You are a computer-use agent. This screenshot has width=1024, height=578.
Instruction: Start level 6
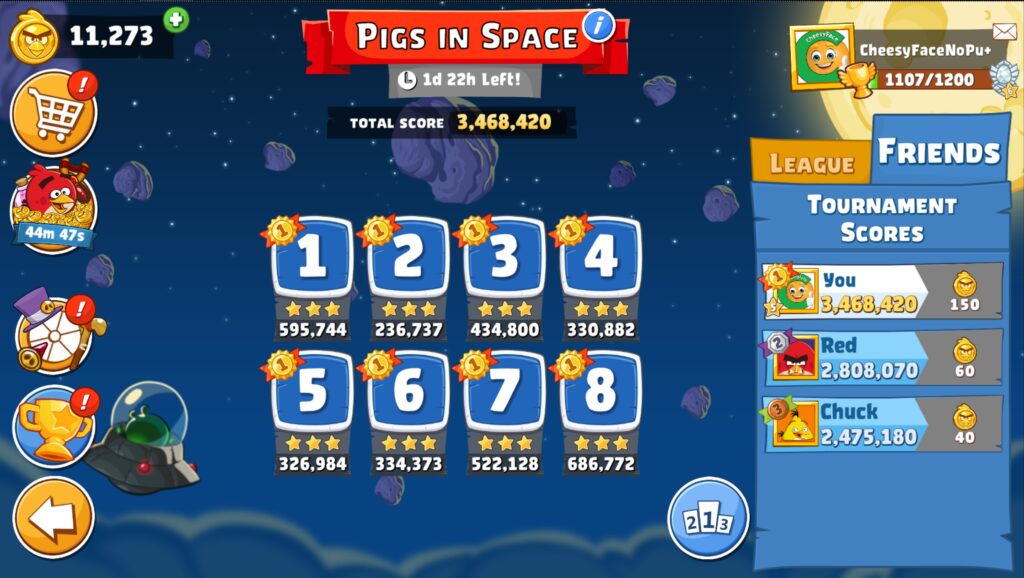(x=408, y=393)
